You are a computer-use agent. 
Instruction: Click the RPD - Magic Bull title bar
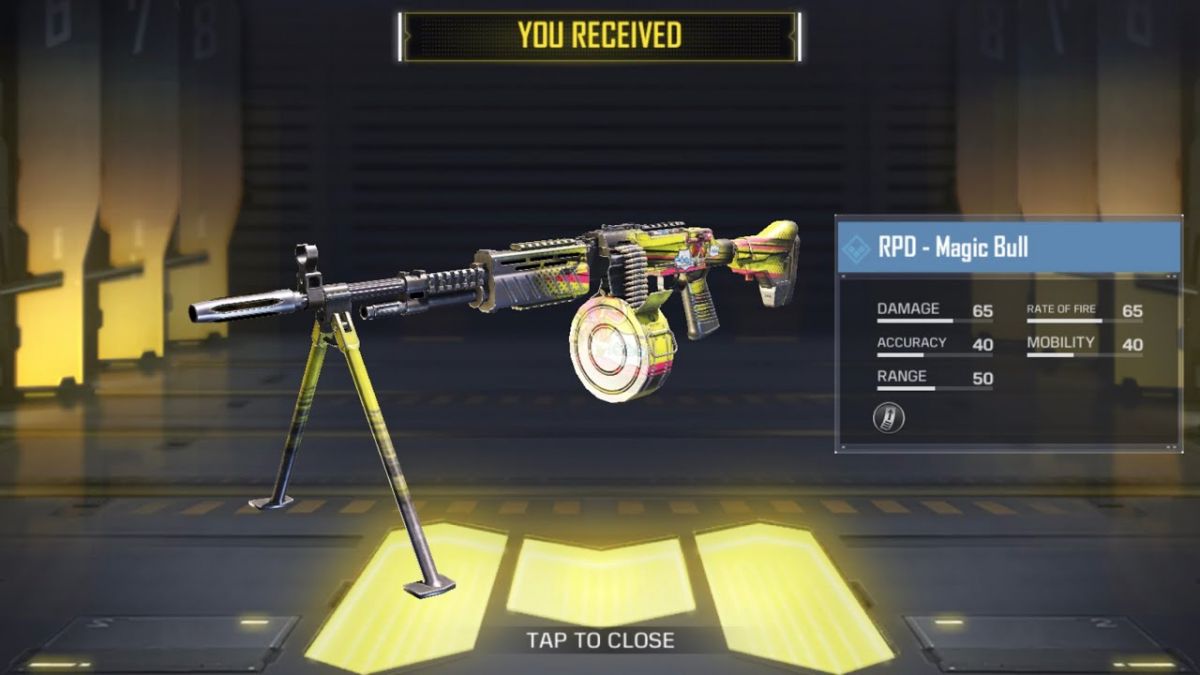tap(1008, 248)
